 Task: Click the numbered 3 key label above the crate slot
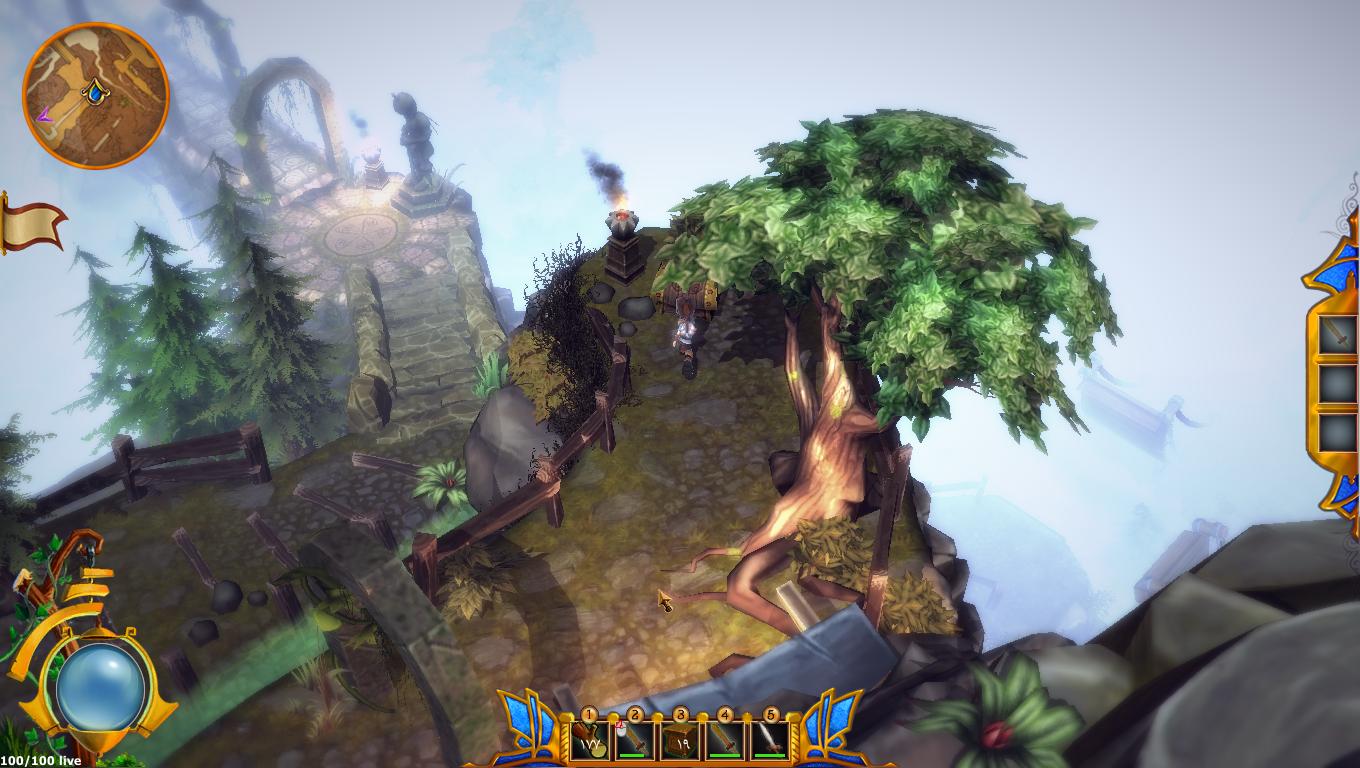(681, 715)
